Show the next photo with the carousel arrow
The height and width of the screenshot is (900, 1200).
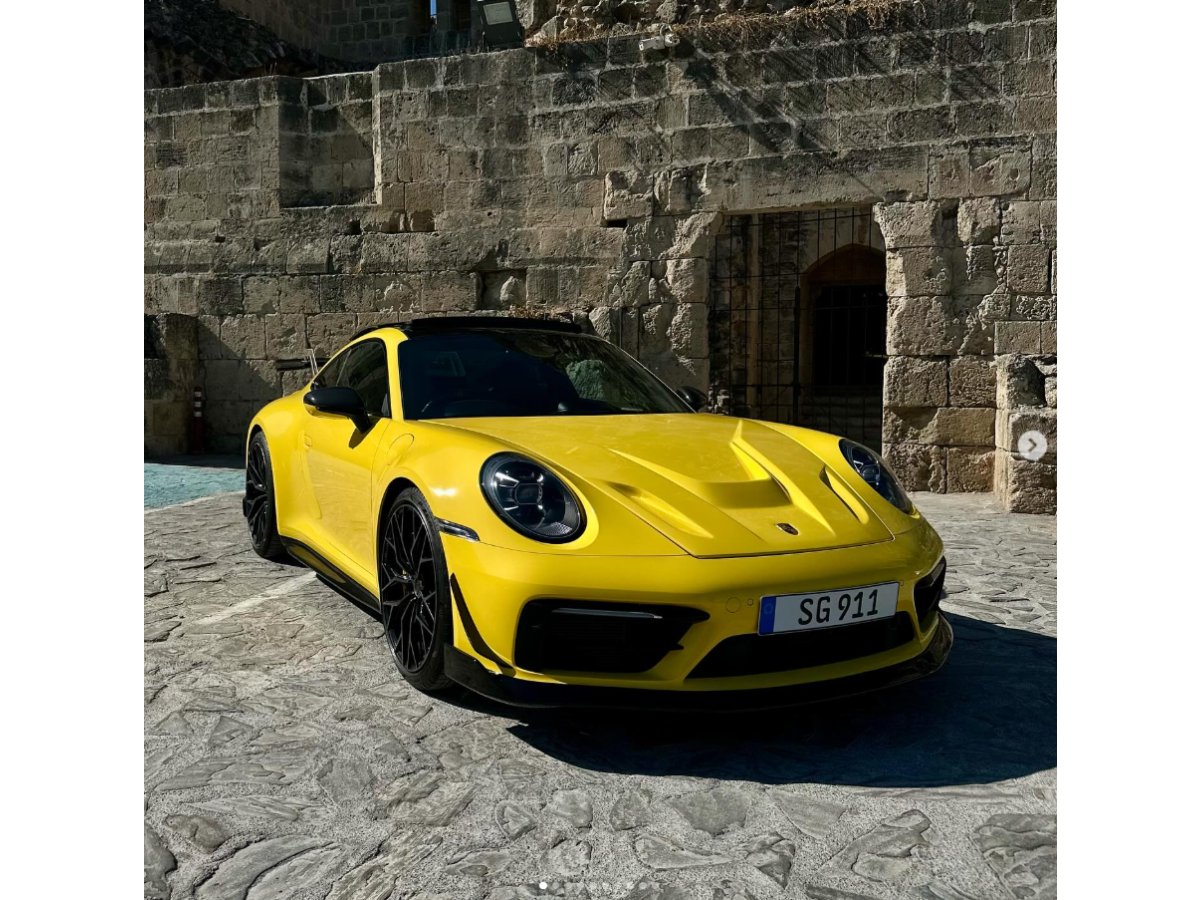click(x=1032, y=446)
